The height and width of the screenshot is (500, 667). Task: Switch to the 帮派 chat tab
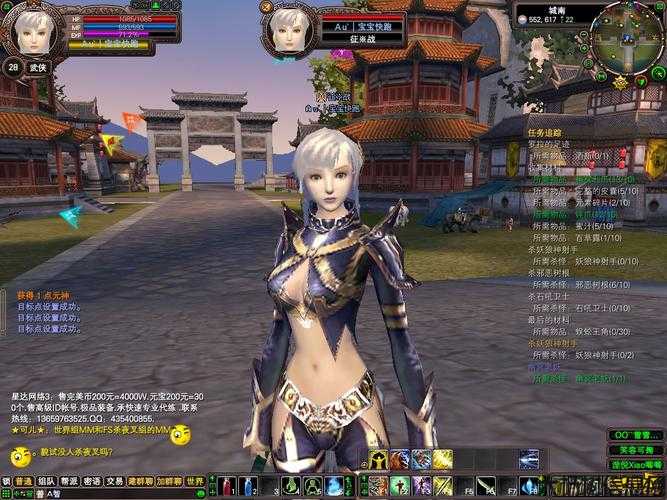click(x=70, y=481)
